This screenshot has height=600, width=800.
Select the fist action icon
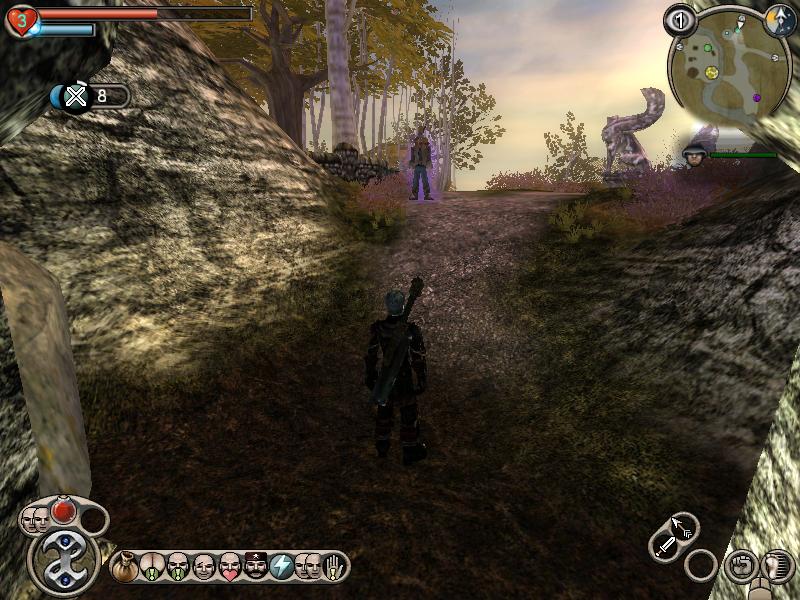click(x=740, y=564)
